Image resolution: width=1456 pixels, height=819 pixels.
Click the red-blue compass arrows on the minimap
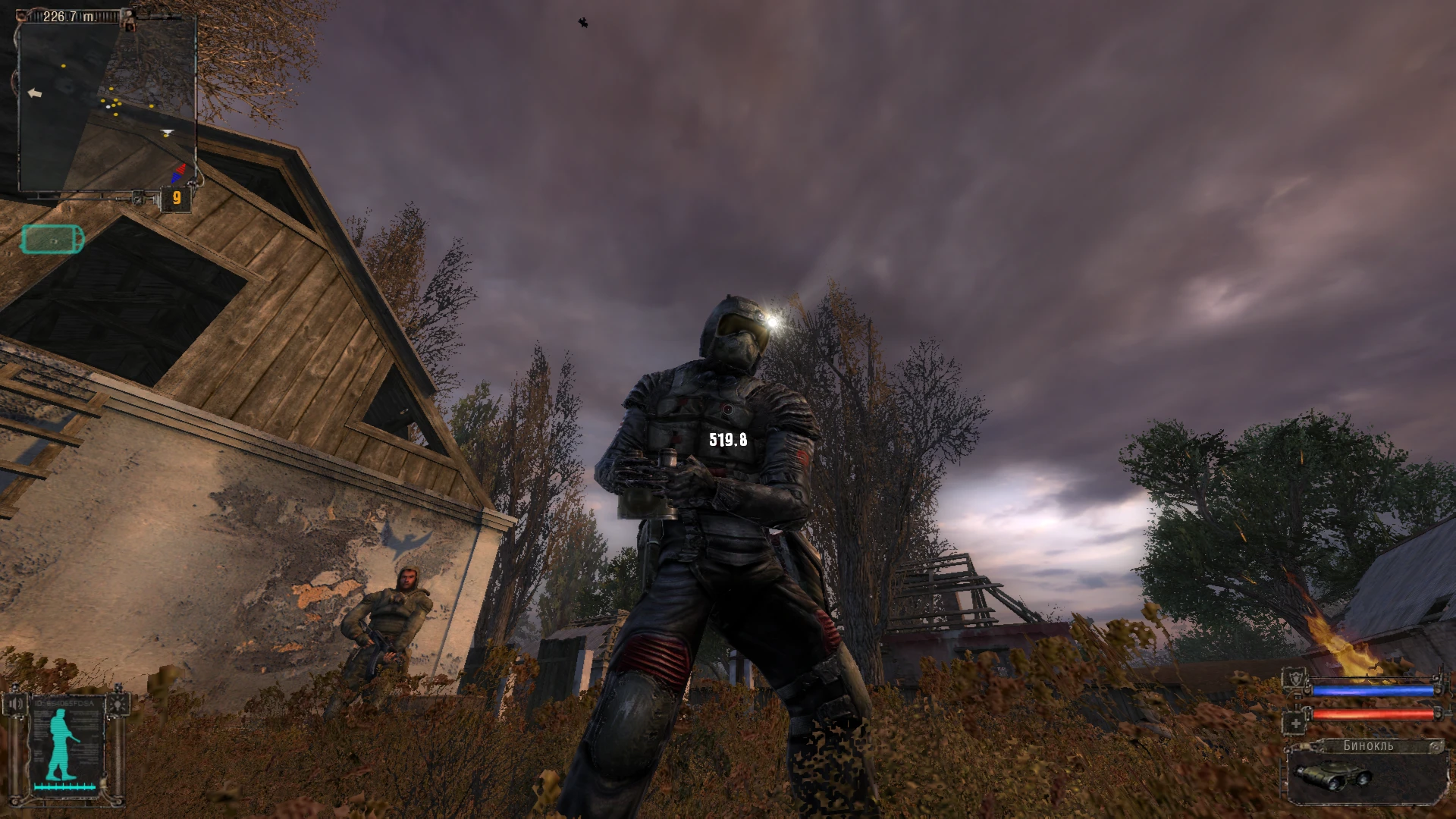point(179,173)
